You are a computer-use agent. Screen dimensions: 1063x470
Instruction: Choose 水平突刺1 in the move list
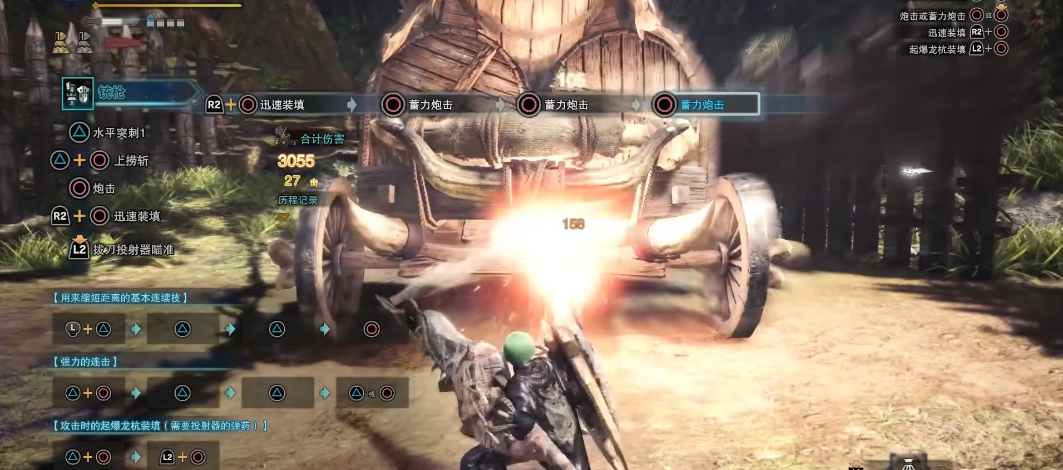(119, 132)
